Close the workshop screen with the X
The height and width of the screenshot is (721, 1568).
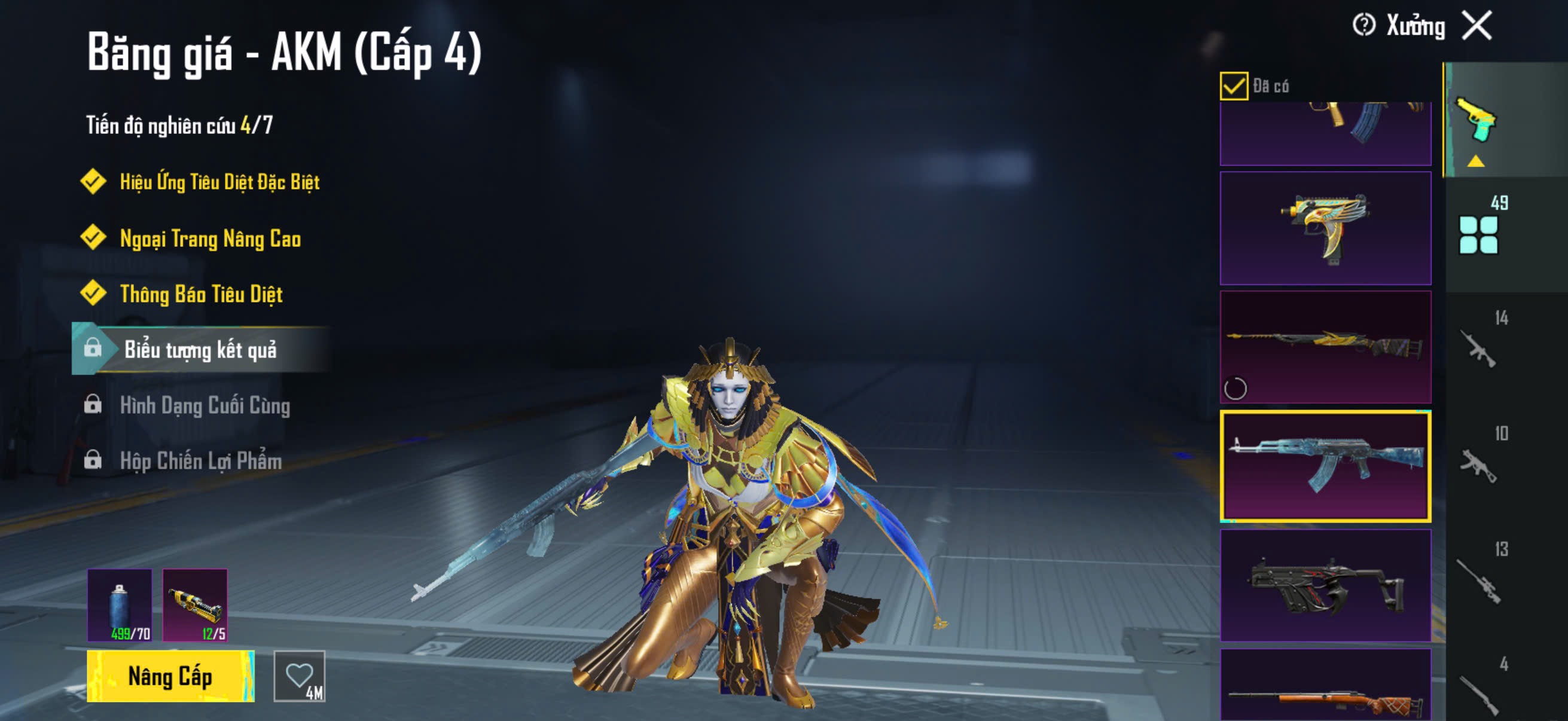pos(1477,26)
